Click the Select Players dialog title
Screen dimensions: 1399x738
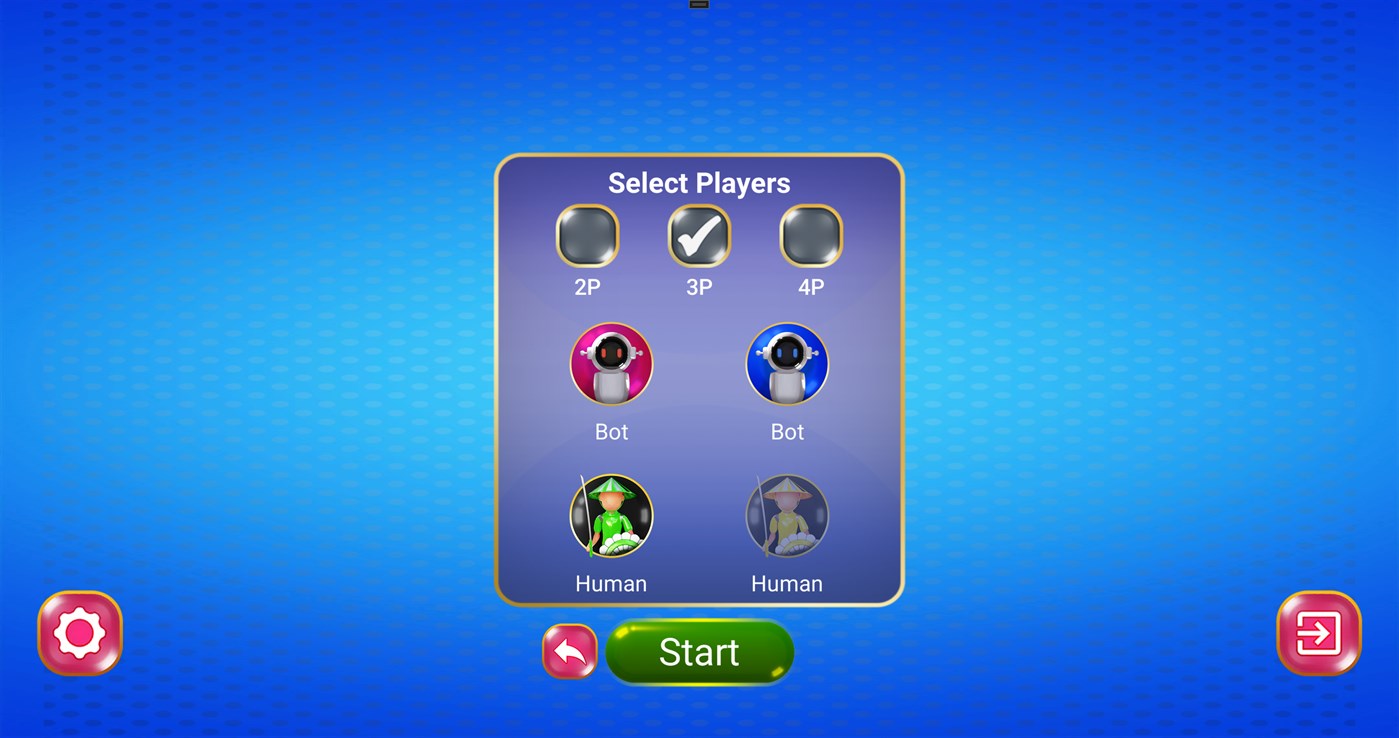coord(699,183)
